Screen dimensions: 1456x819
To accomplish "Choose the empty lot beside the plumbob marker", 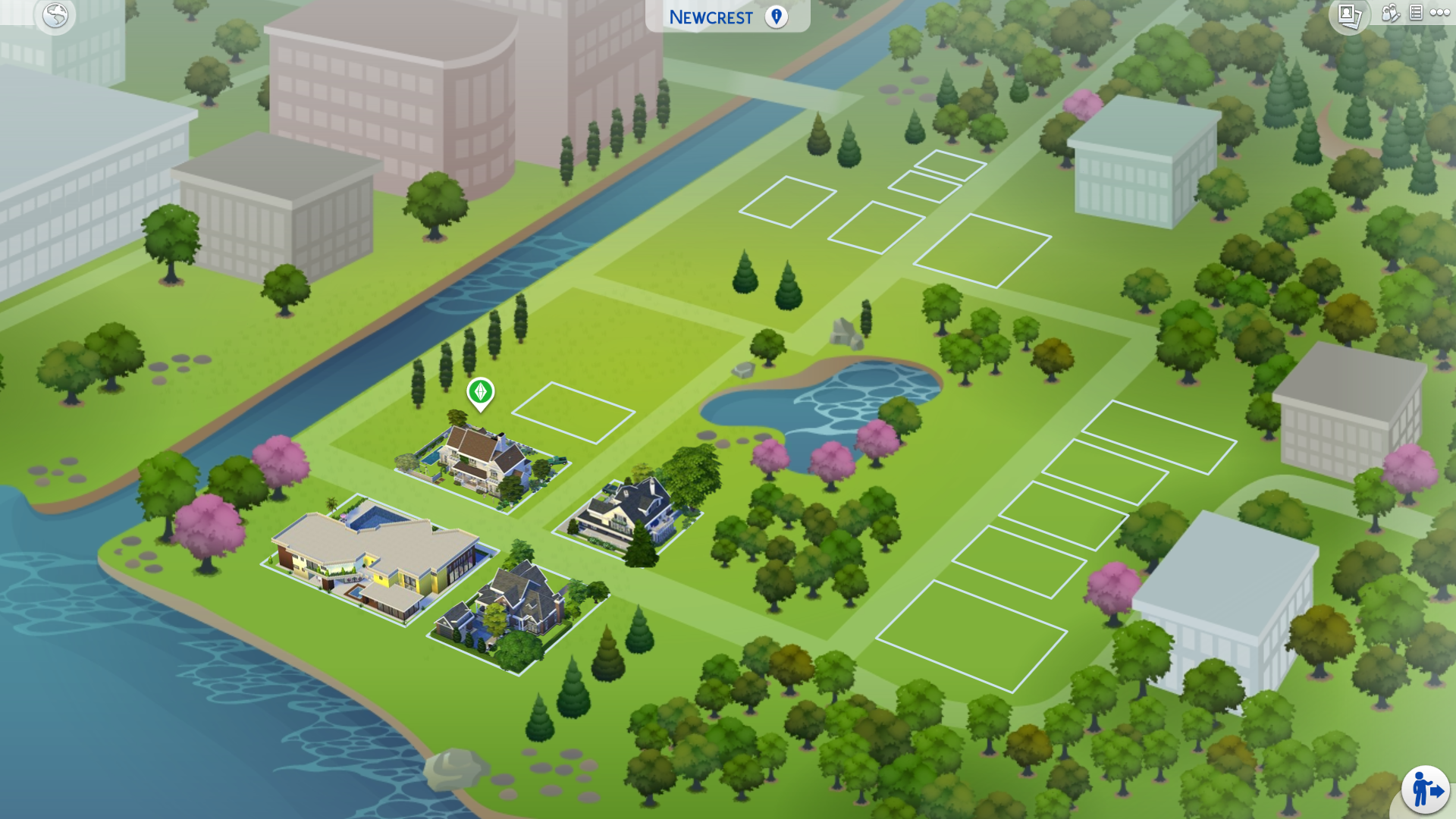I will [573, 413].
